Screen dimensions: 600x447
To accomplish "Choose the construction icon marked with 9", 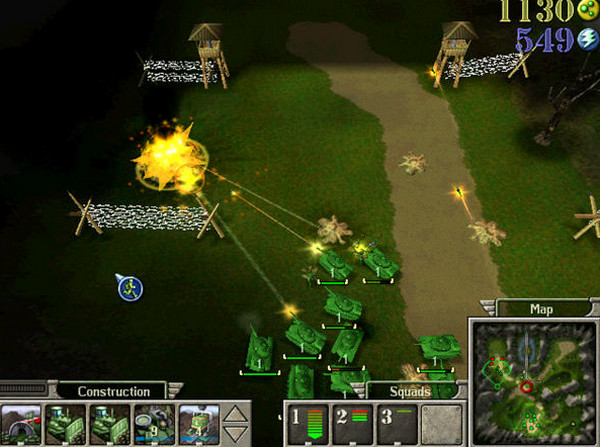I will (x=154, y=423).
